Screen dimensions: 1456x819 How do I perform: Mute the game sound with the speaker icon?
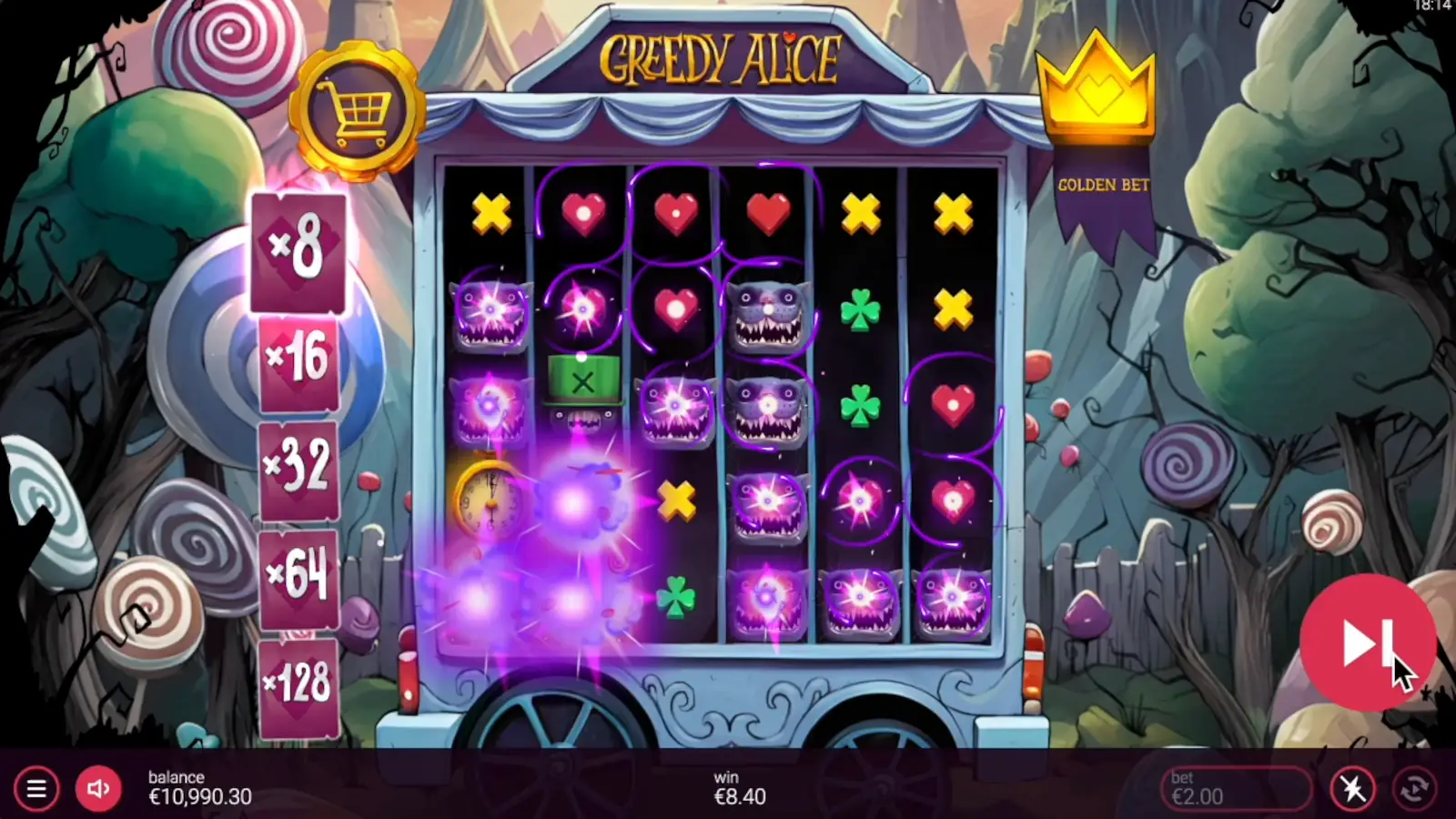click(x=98, y=789)
